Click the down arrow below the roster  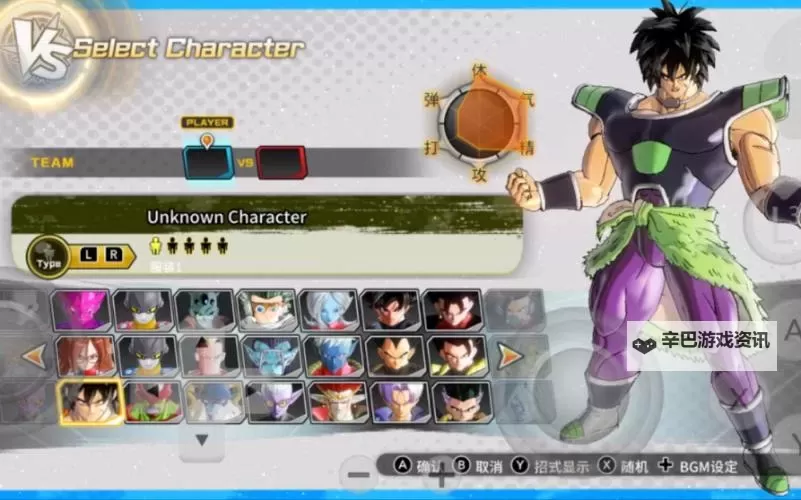click(x=202, y=439)
